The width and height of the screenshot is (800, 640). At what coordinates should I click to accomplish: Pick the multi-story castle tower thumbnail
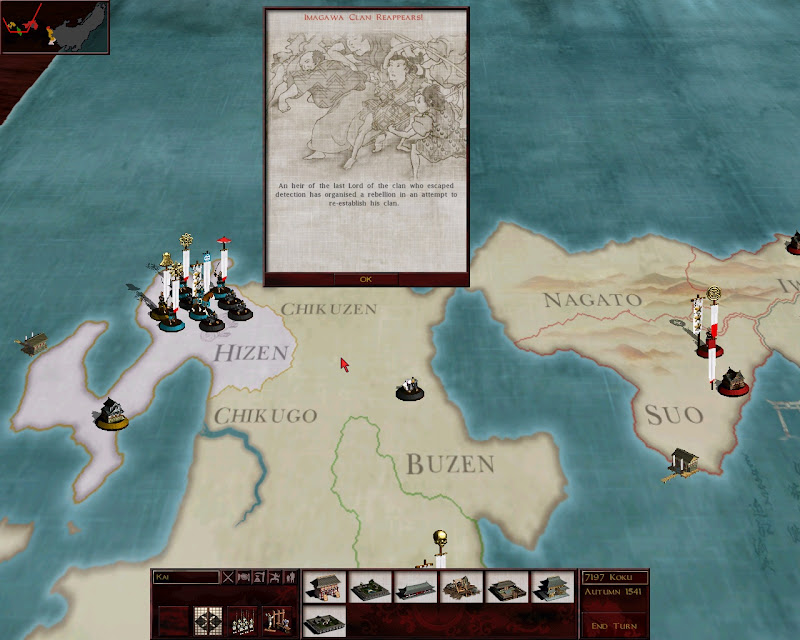pyautogui.click(x=551, y=588)
